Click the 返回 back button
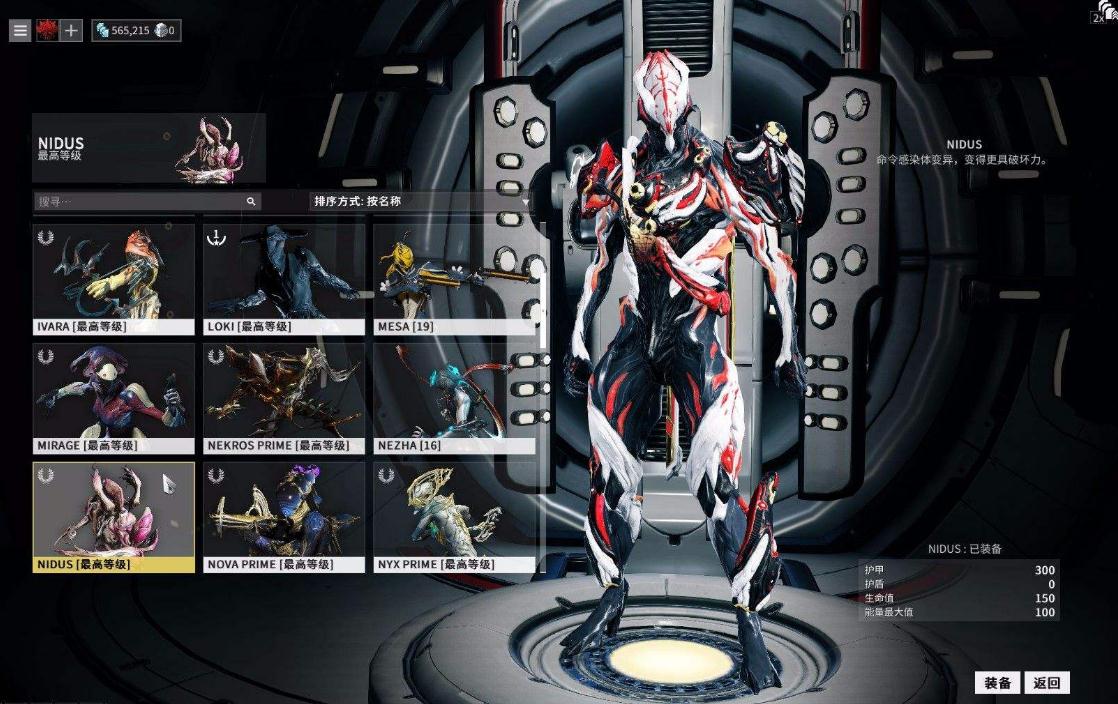The height and width of the screenshot is (704, 1118). [1047, 683]
